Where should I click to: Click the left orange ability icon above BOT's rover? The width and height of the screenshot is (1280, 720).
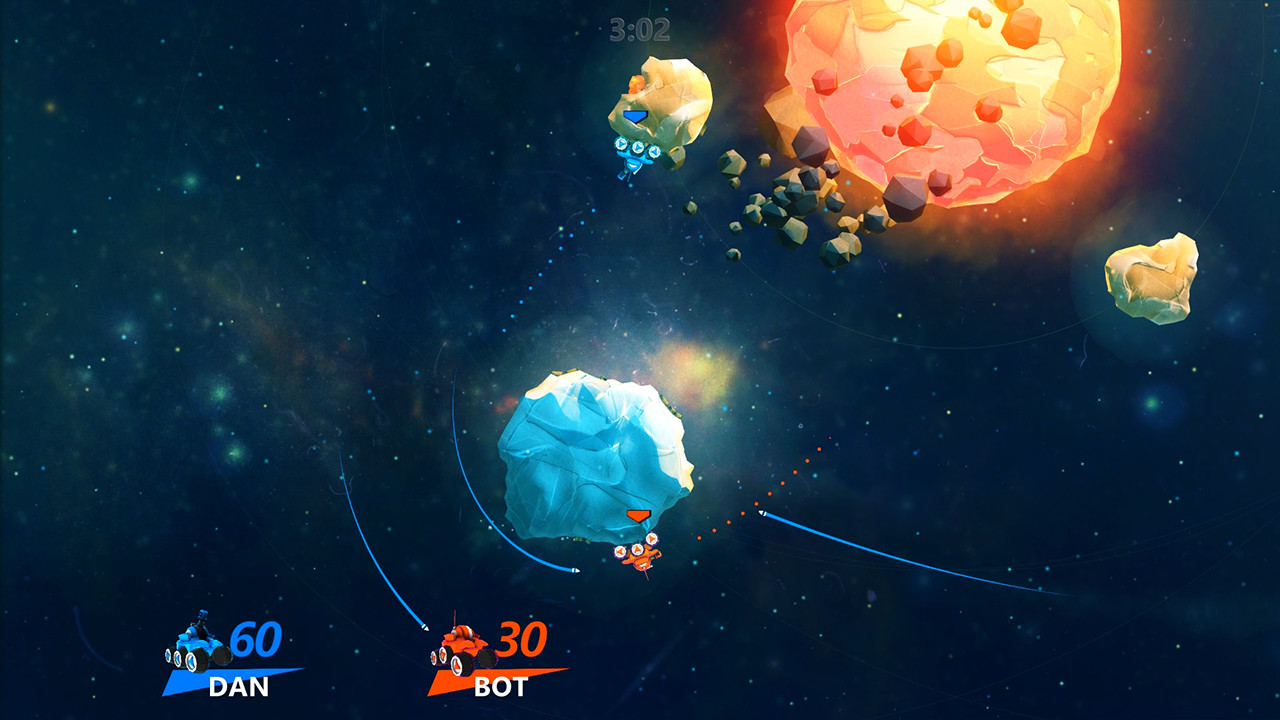pos(620,551)
